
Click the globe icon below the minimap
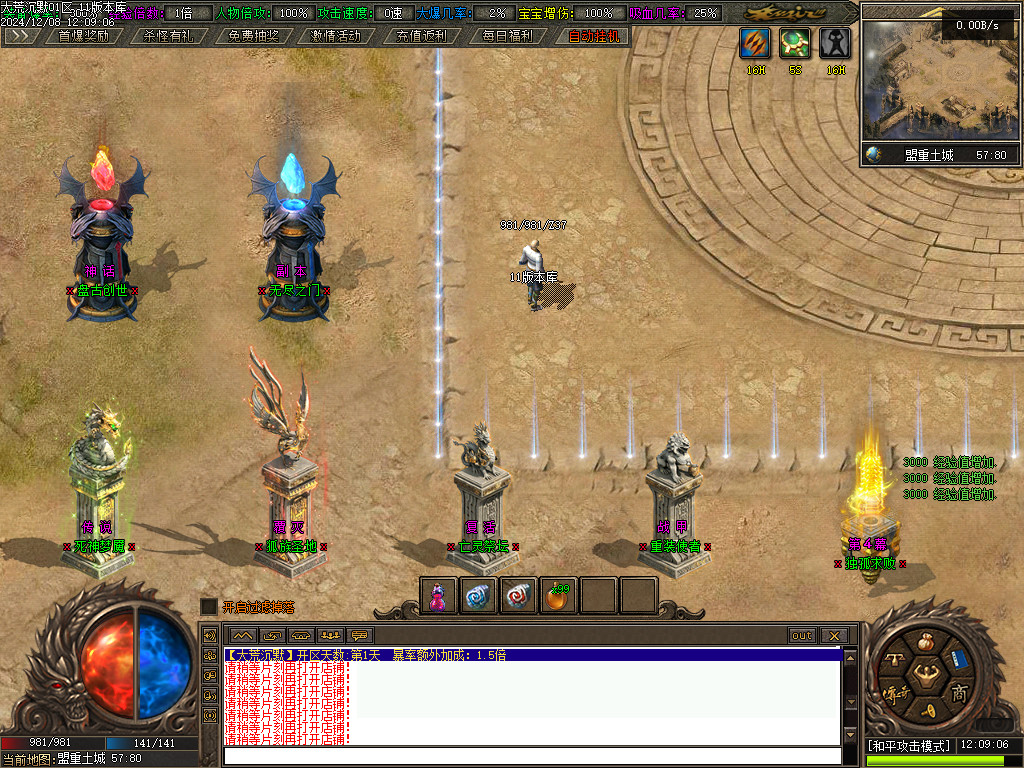[874, 155]
